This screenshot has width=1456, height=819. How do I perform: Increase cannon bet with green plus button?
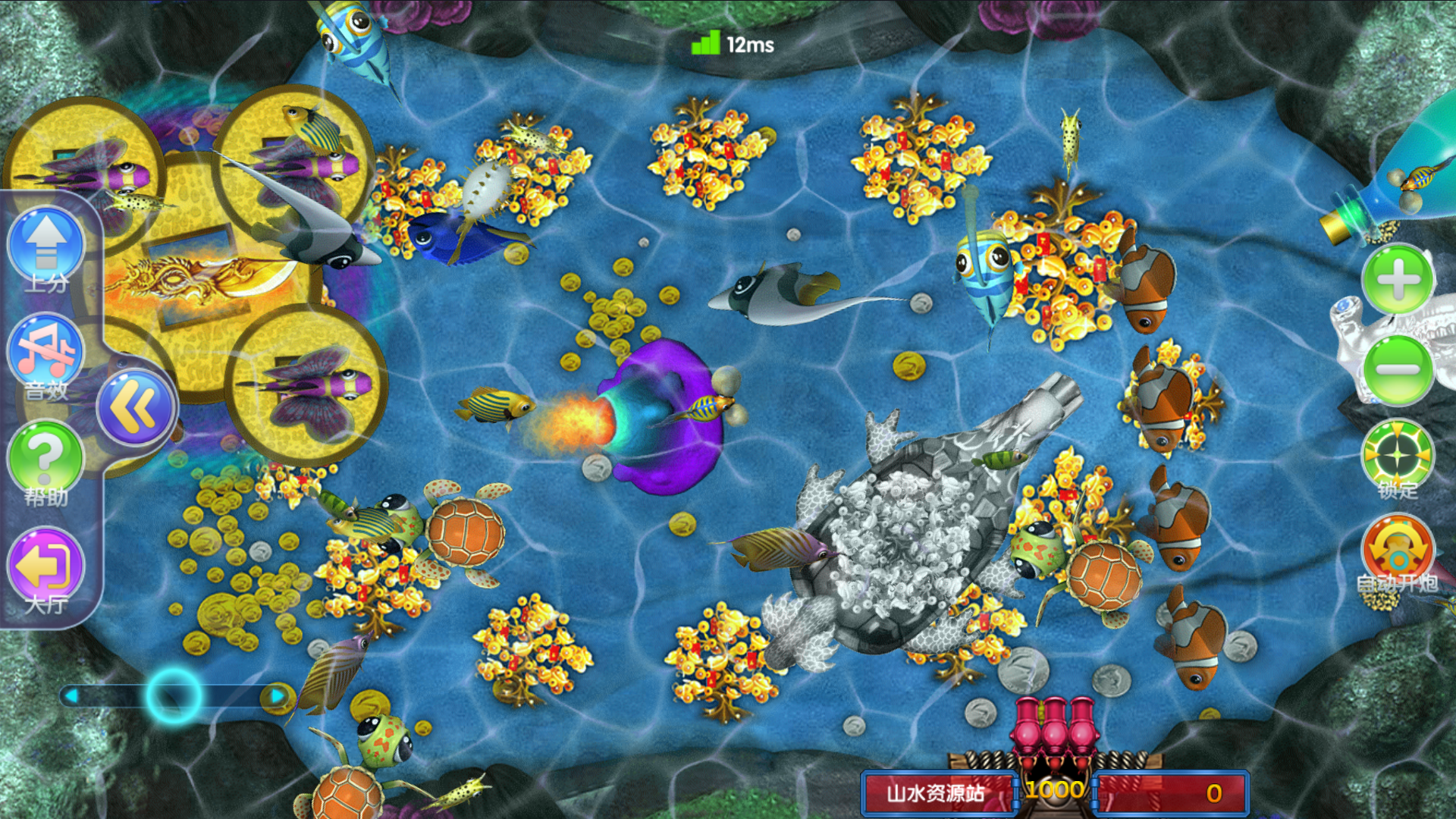coord(1398,279)
